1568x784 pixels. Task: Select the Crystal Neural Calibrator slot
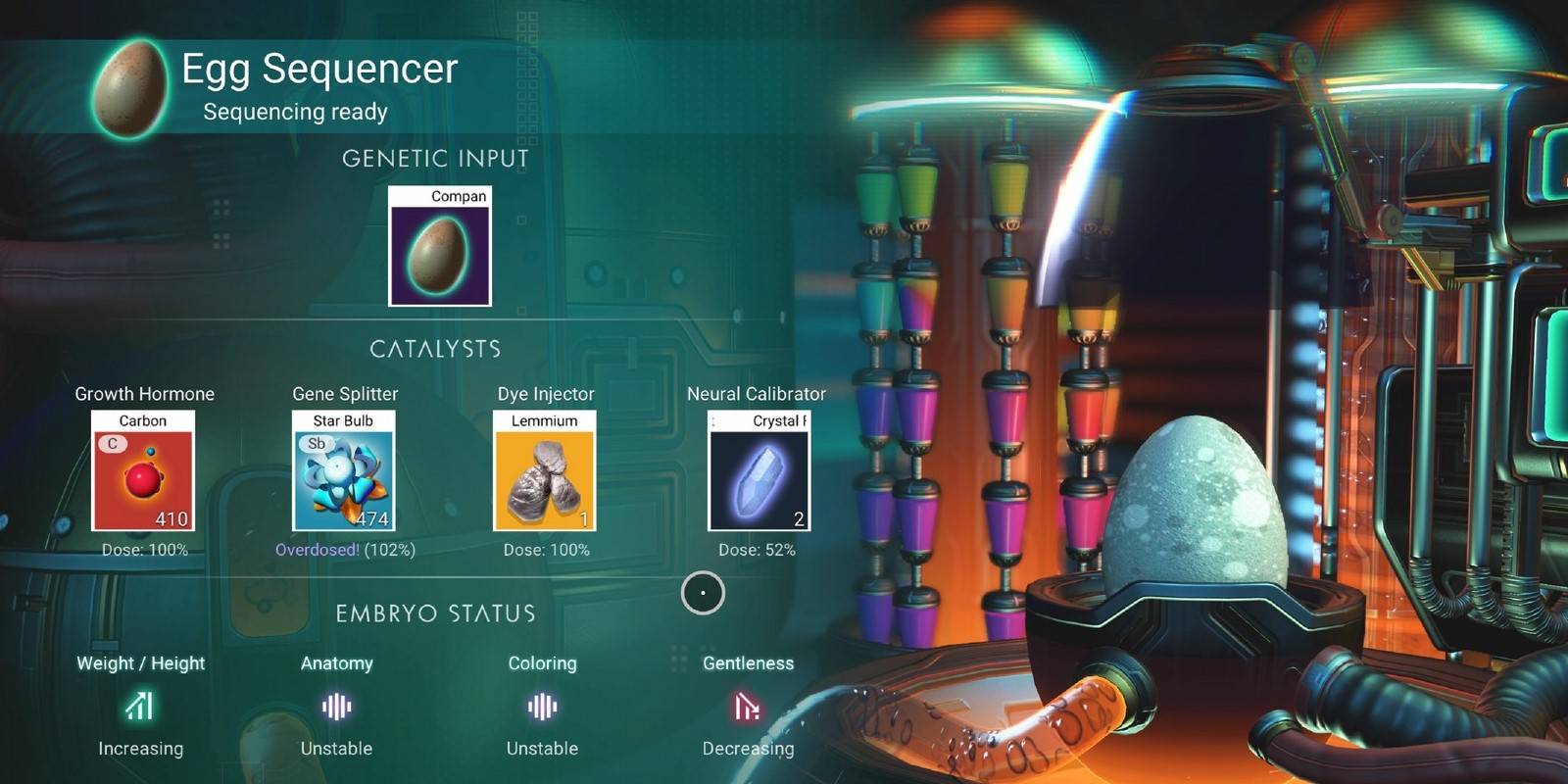pyautogui.click(x=759, y=471)
